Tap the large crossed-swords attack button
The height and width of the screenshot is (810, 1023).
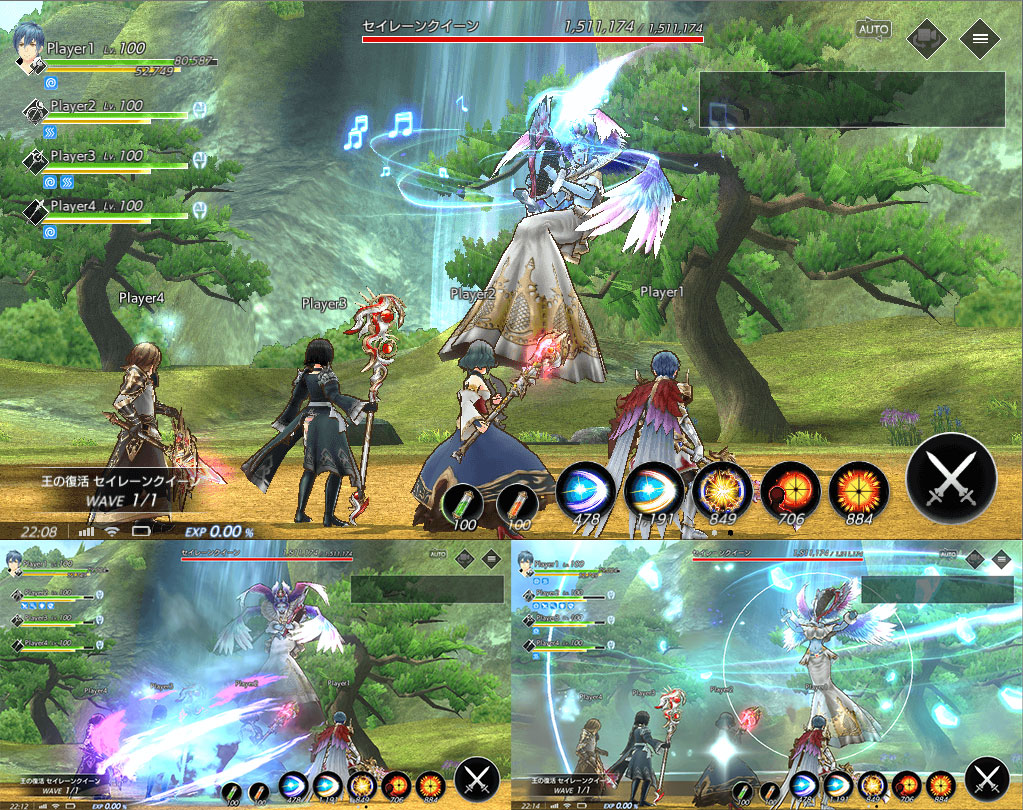pyautogui.click(x=951, y=477)
